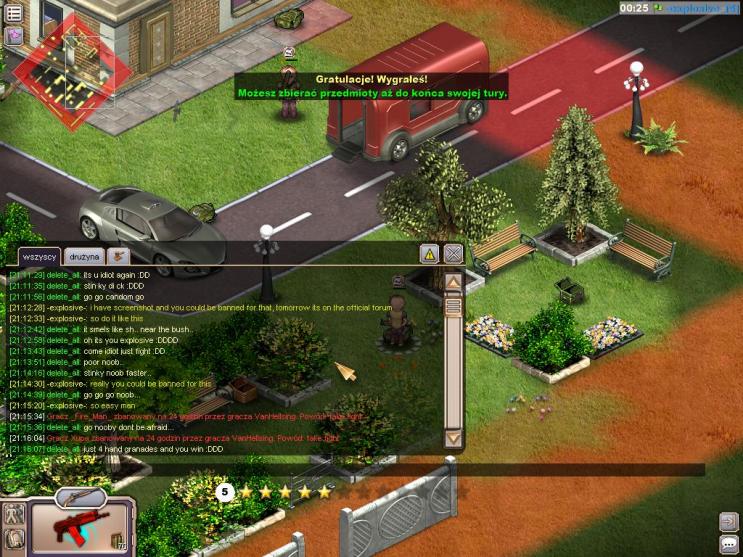Toggle the chat speech bubble button

click(728, 544)
